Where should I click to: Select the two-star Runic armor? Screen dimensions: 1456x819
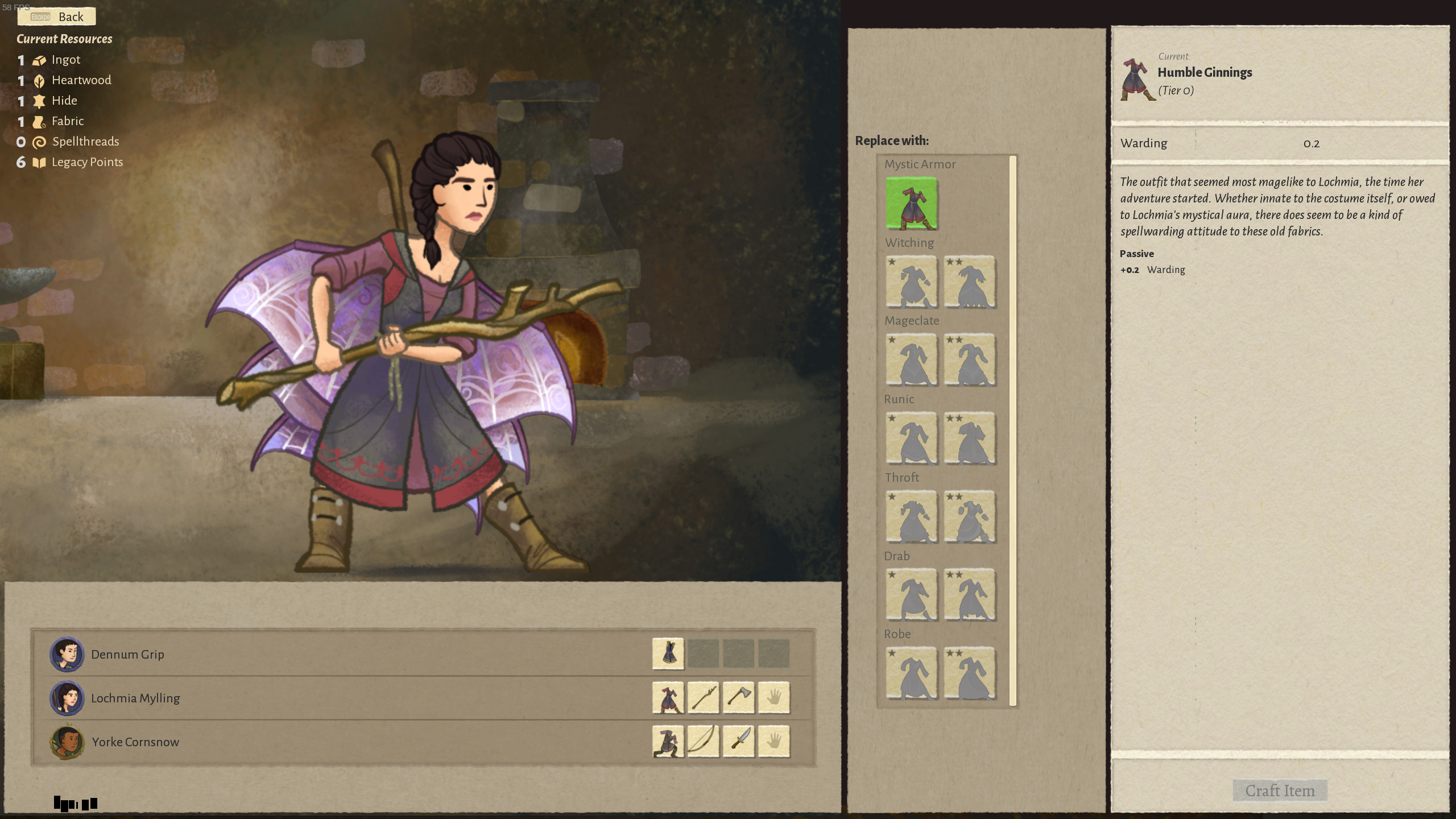pos(970,439)
